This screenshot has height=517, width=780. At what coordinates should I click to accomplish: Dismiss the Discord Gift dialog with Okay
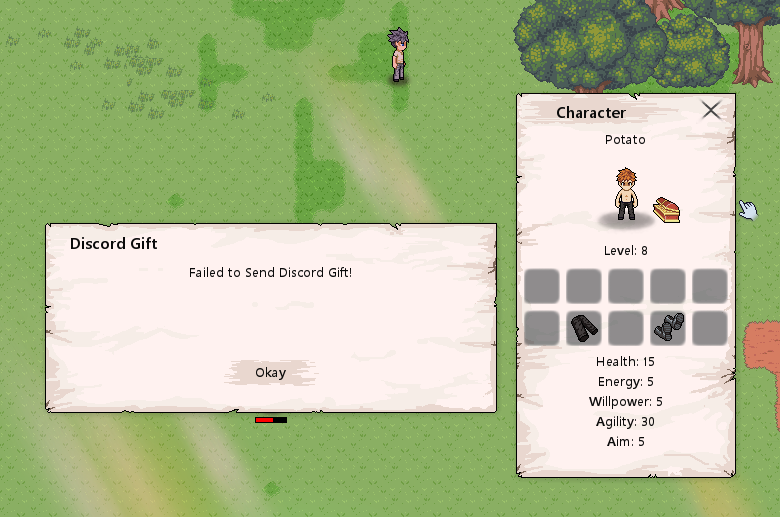click(270, 373)
